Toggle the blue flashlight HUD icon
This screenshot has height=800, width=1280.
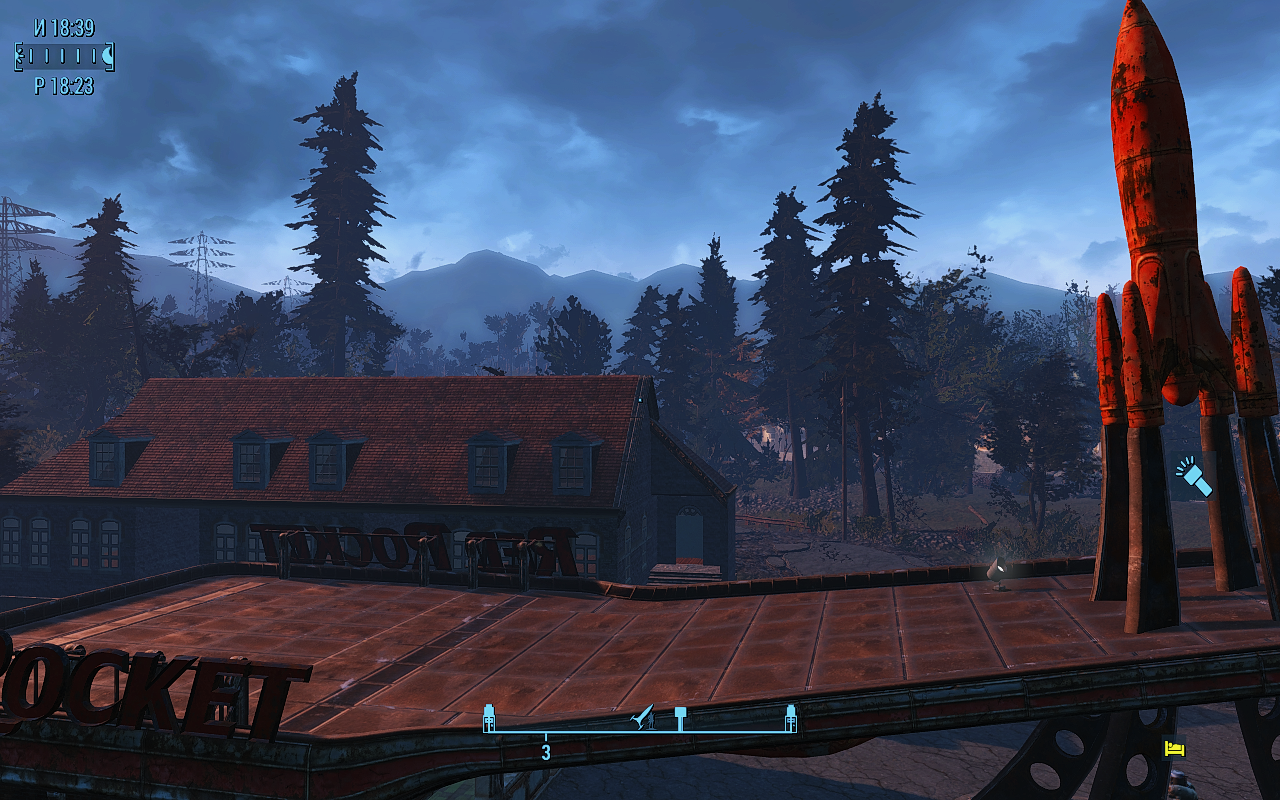(x=1192, y=477)
